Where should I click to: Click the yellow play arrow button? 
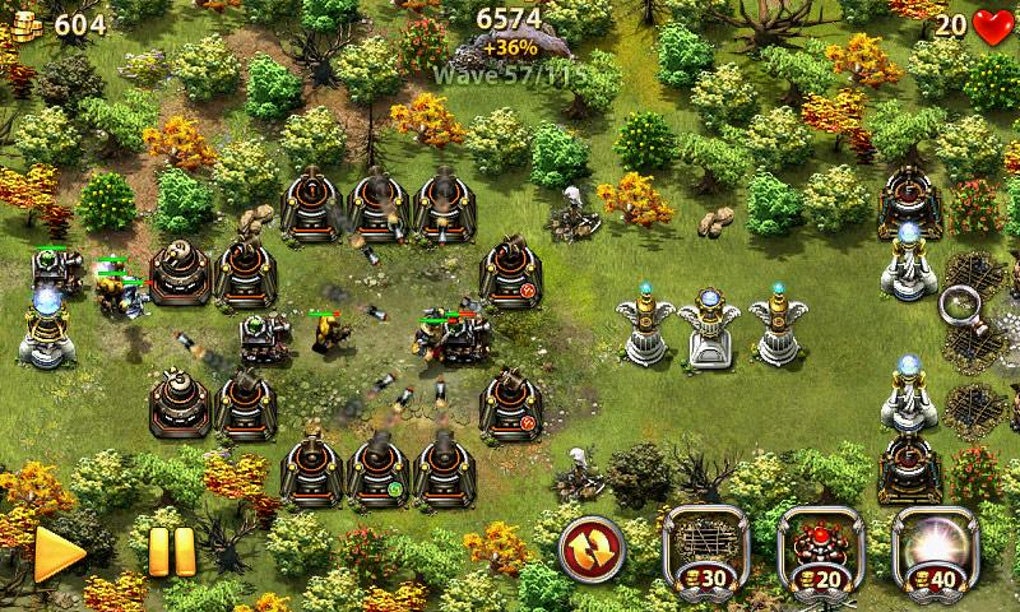pos(55,554)
